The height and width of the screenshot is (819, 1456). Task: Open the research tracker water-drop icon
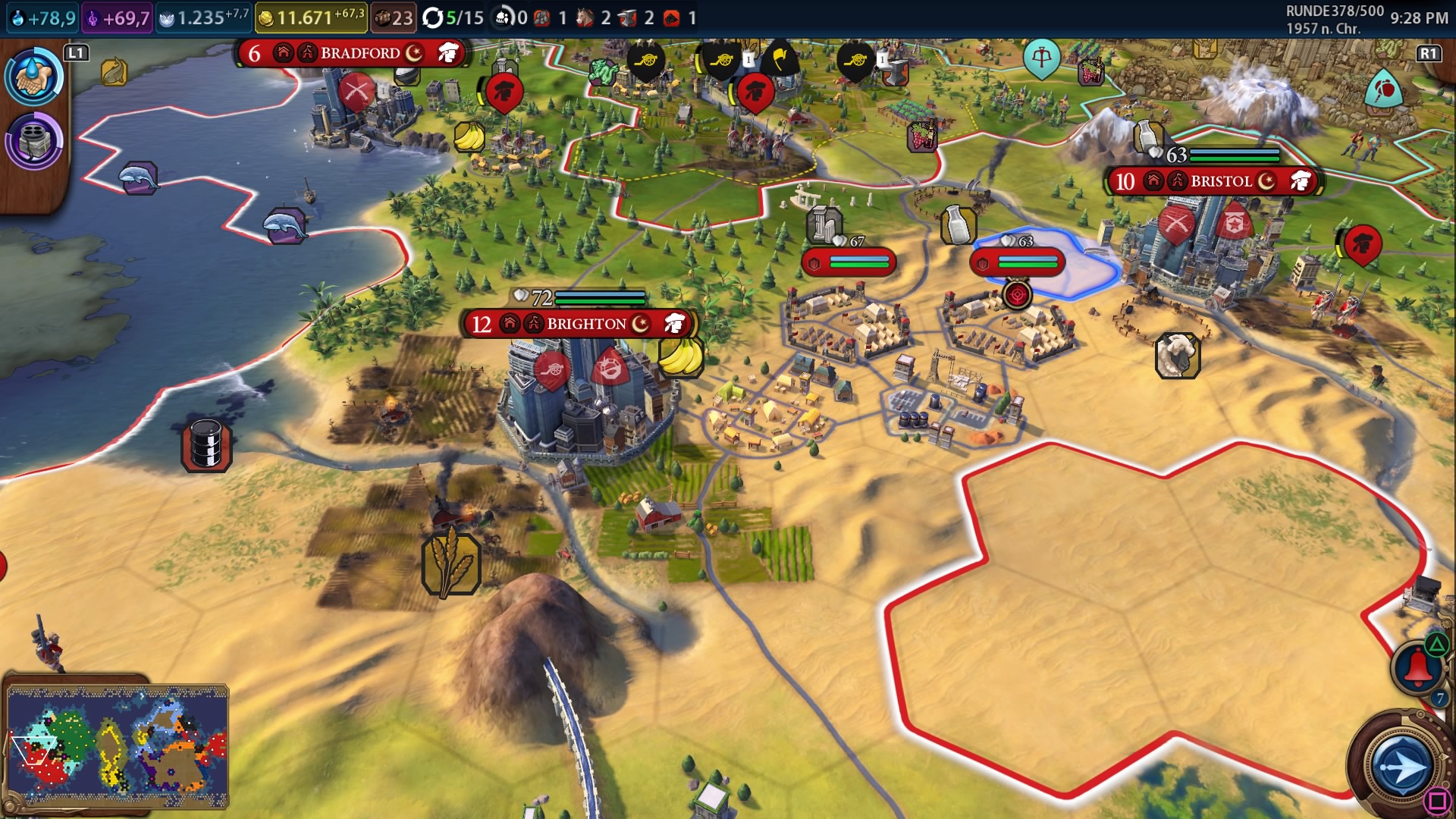(x=34, y=77)
